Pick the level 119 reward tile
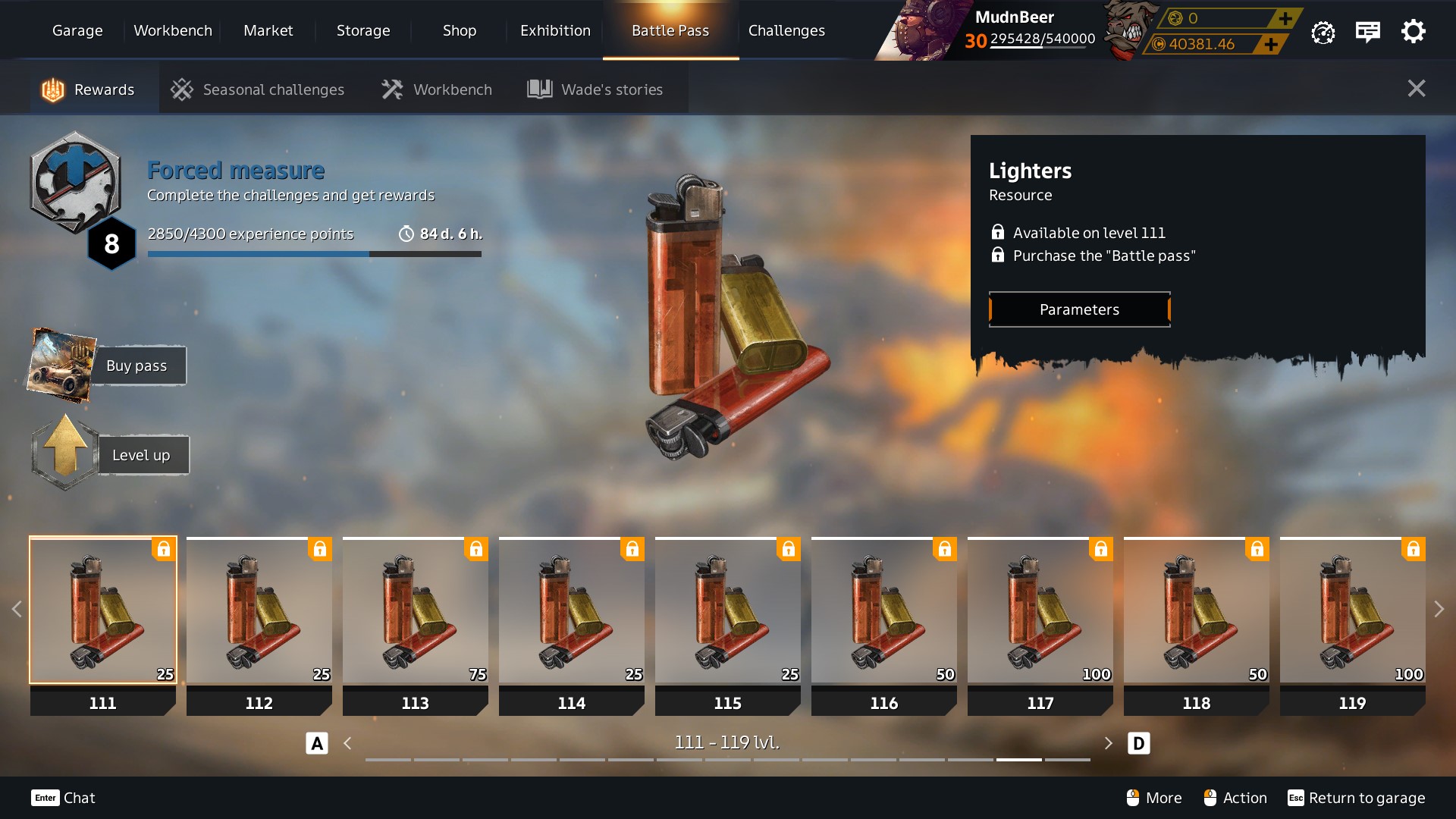Viewport: 1456px width, 819px height. pos(1352,611)
